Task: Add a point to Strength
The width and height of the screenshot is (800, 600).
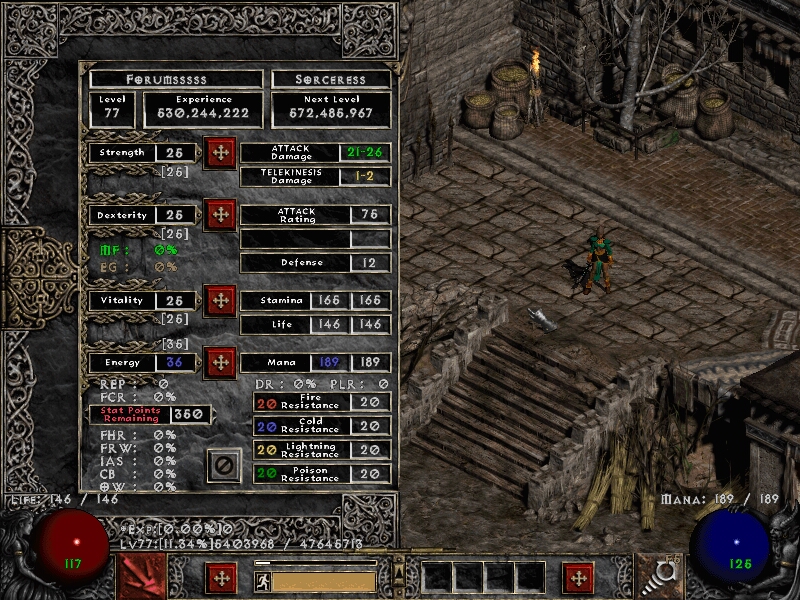Action: (x=220, y=153)
